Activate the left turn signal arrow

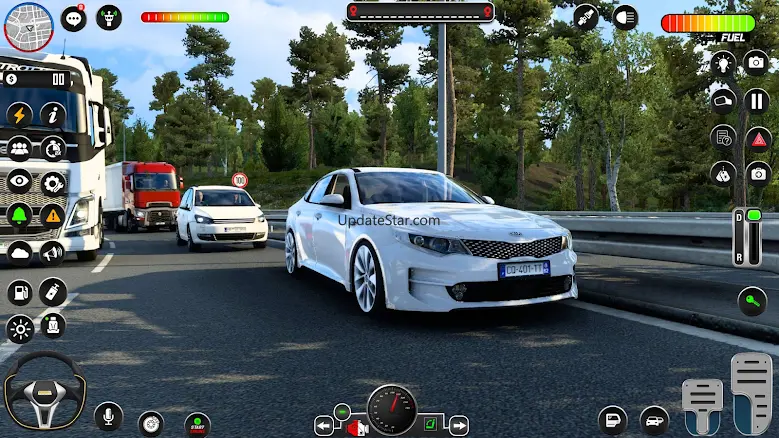pyautogui.click(x=324, y=426)
